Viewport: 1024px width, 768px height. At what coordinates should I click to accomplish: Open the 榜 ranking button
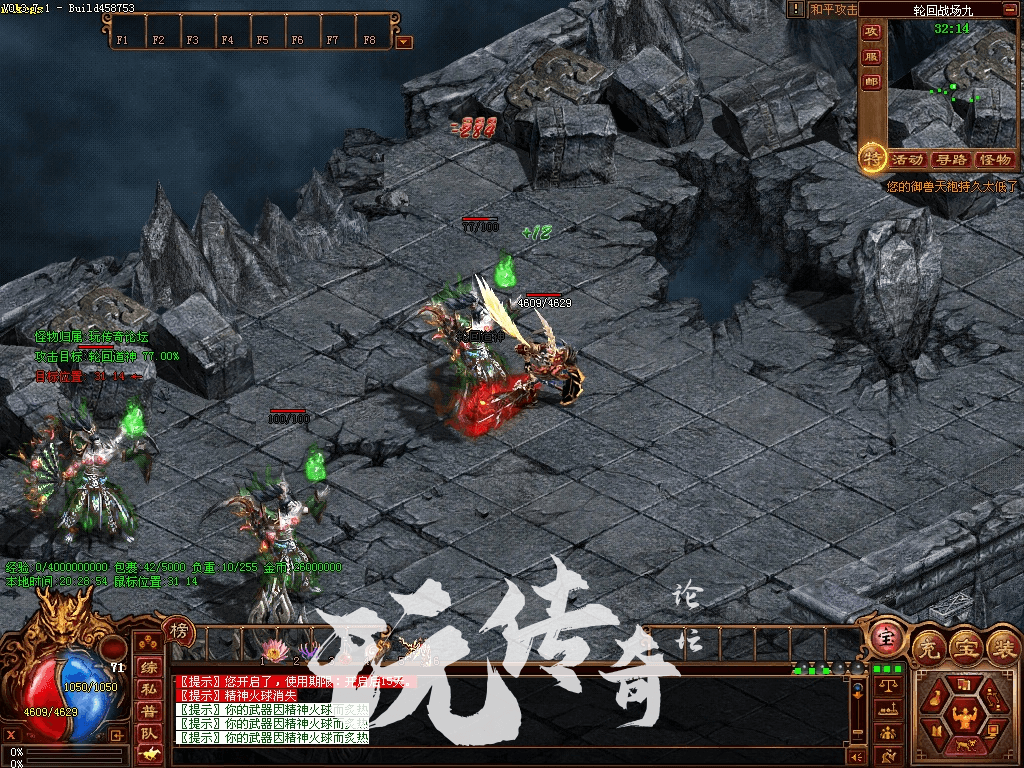(178, 630)
